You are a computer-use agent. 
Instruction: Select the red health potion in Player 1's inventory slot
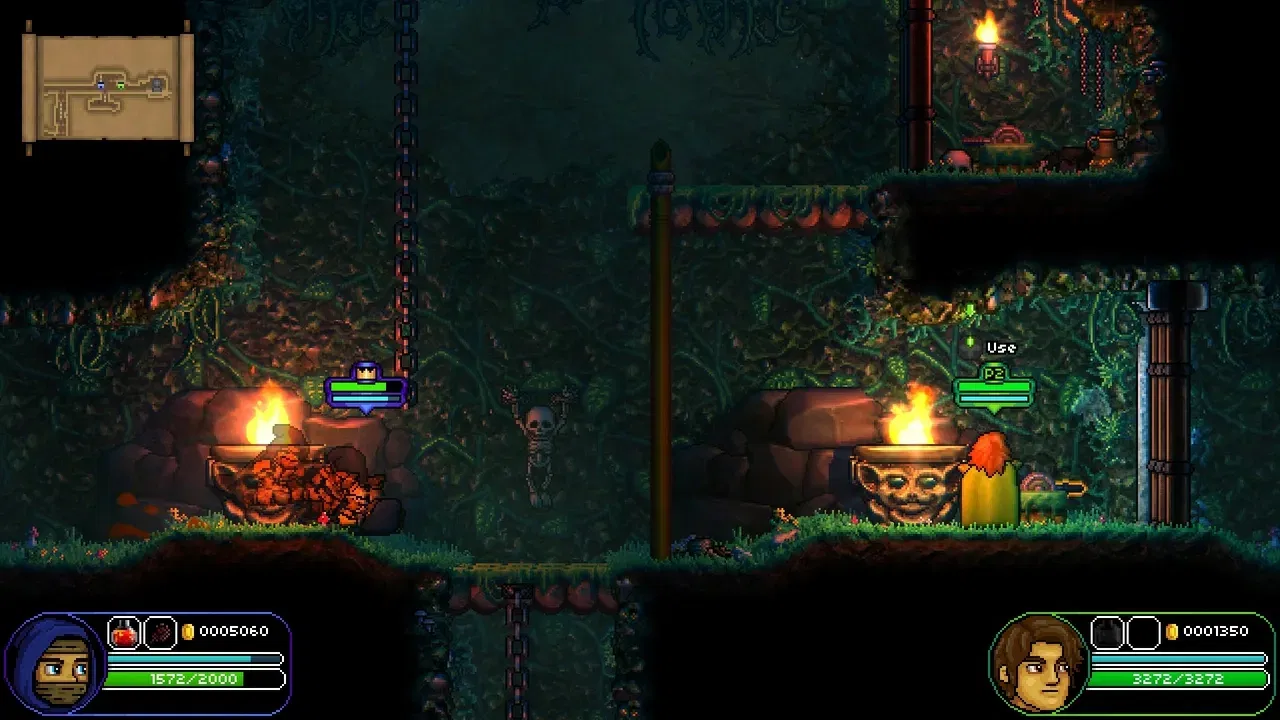click(124, 632)
